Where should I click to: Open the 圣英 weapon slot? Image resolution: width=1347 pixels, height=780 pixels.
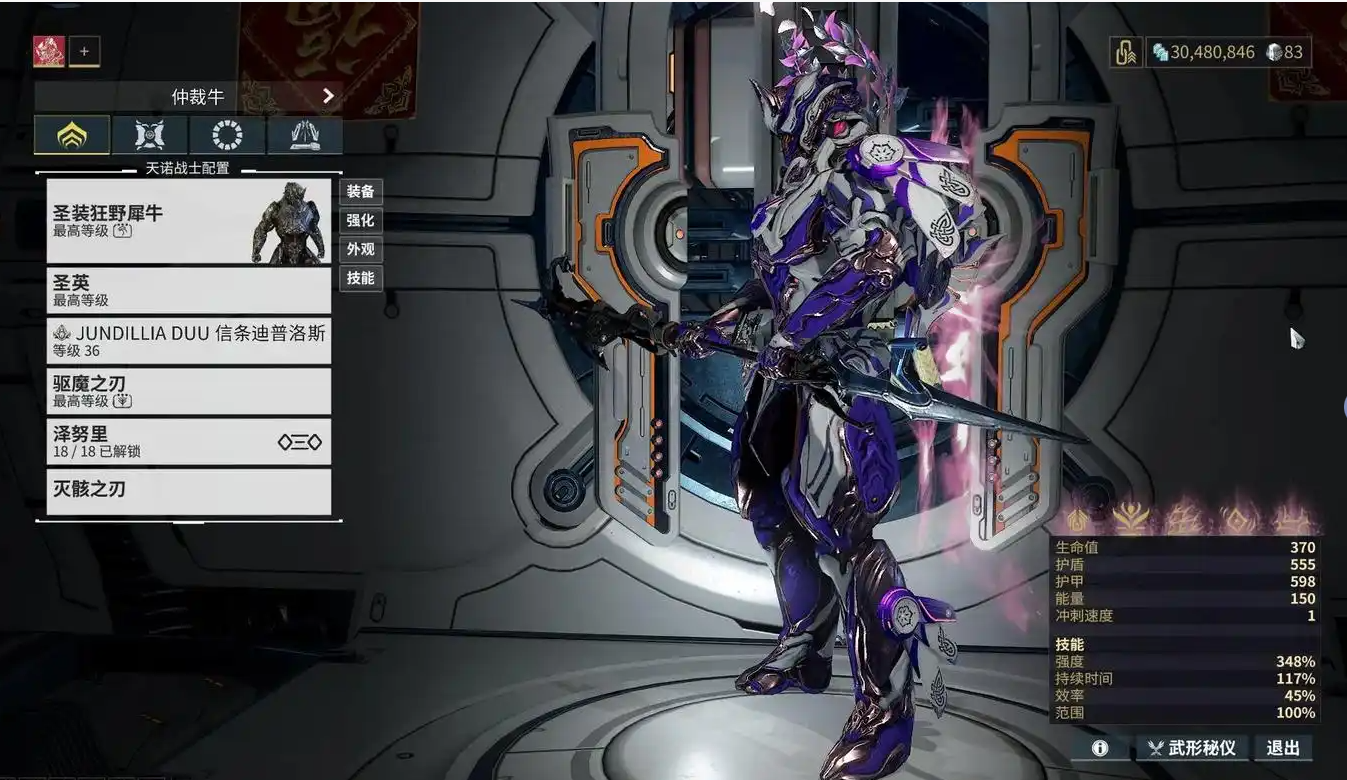pos(188,290)
